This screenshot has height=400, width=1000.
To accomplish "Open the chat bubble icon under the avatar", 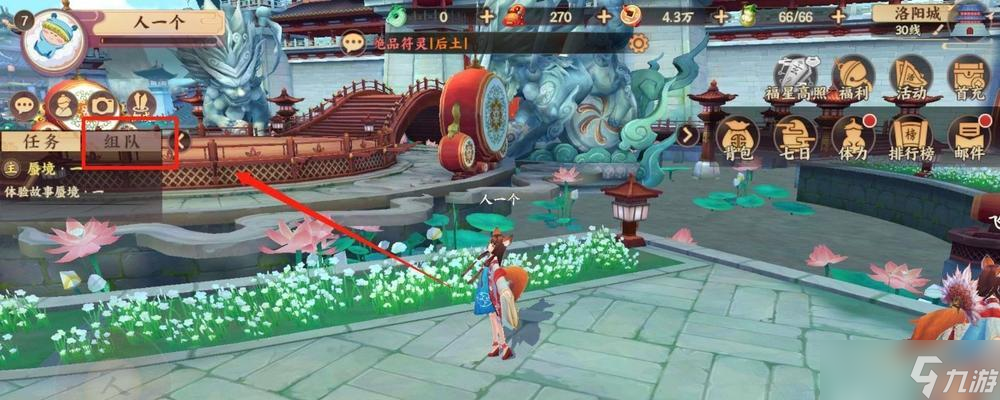I will click(x=24, y=105).
